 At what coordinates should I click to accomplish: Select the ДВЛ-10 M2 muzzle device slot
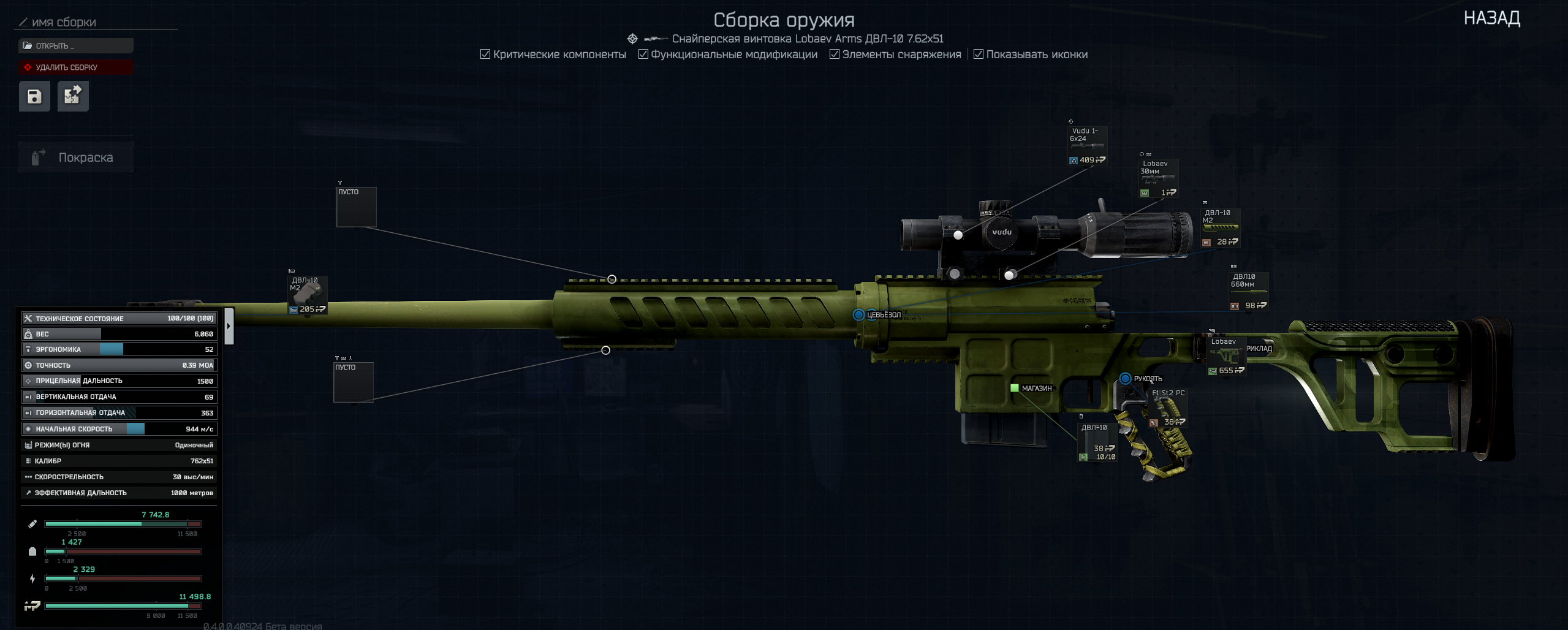point(307,295)
